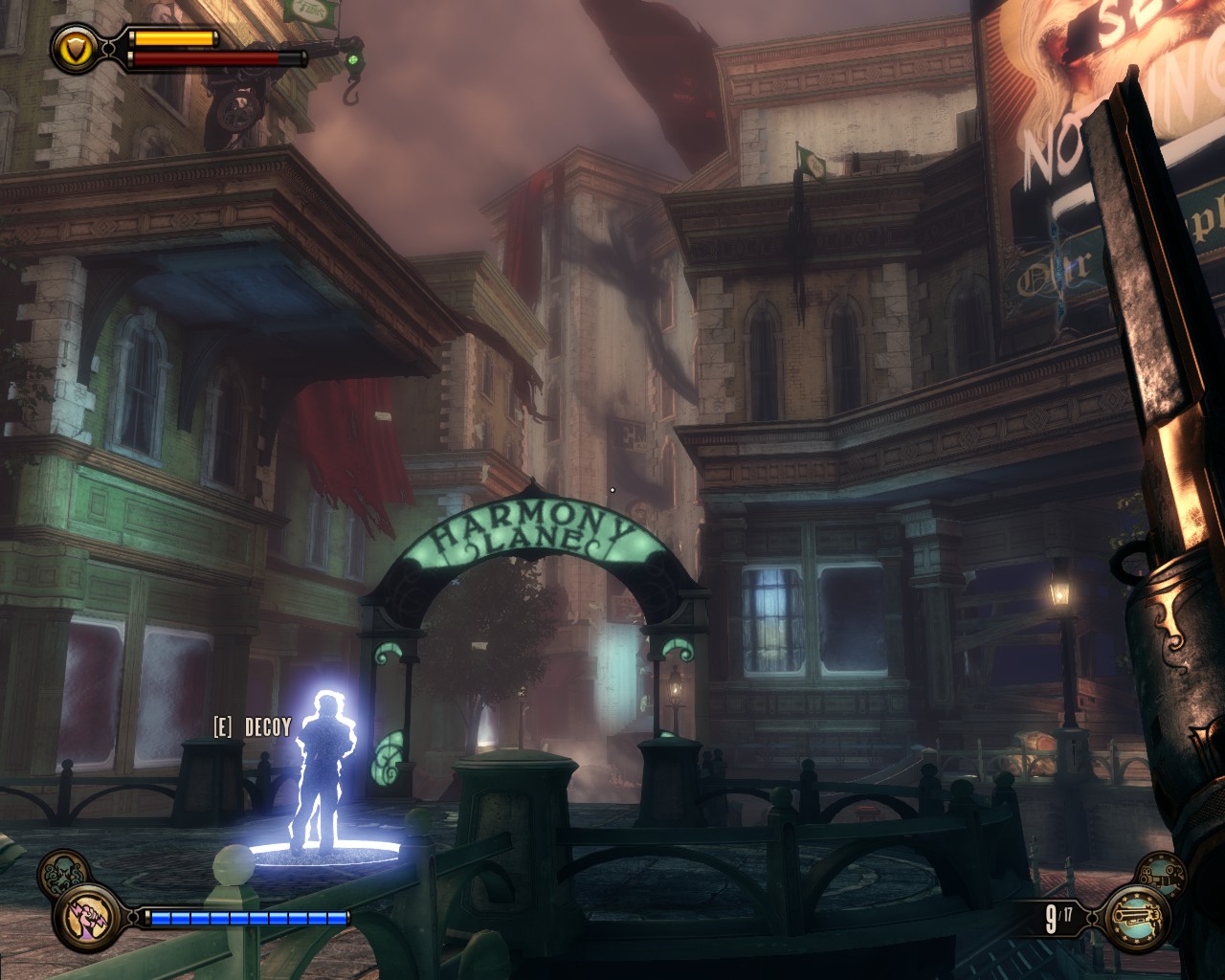This screenshot has width=1225, height=980.
Task: Select the equipped hand cannon weapon icon
Action: pyautogui.click(x=1135, y=919)
